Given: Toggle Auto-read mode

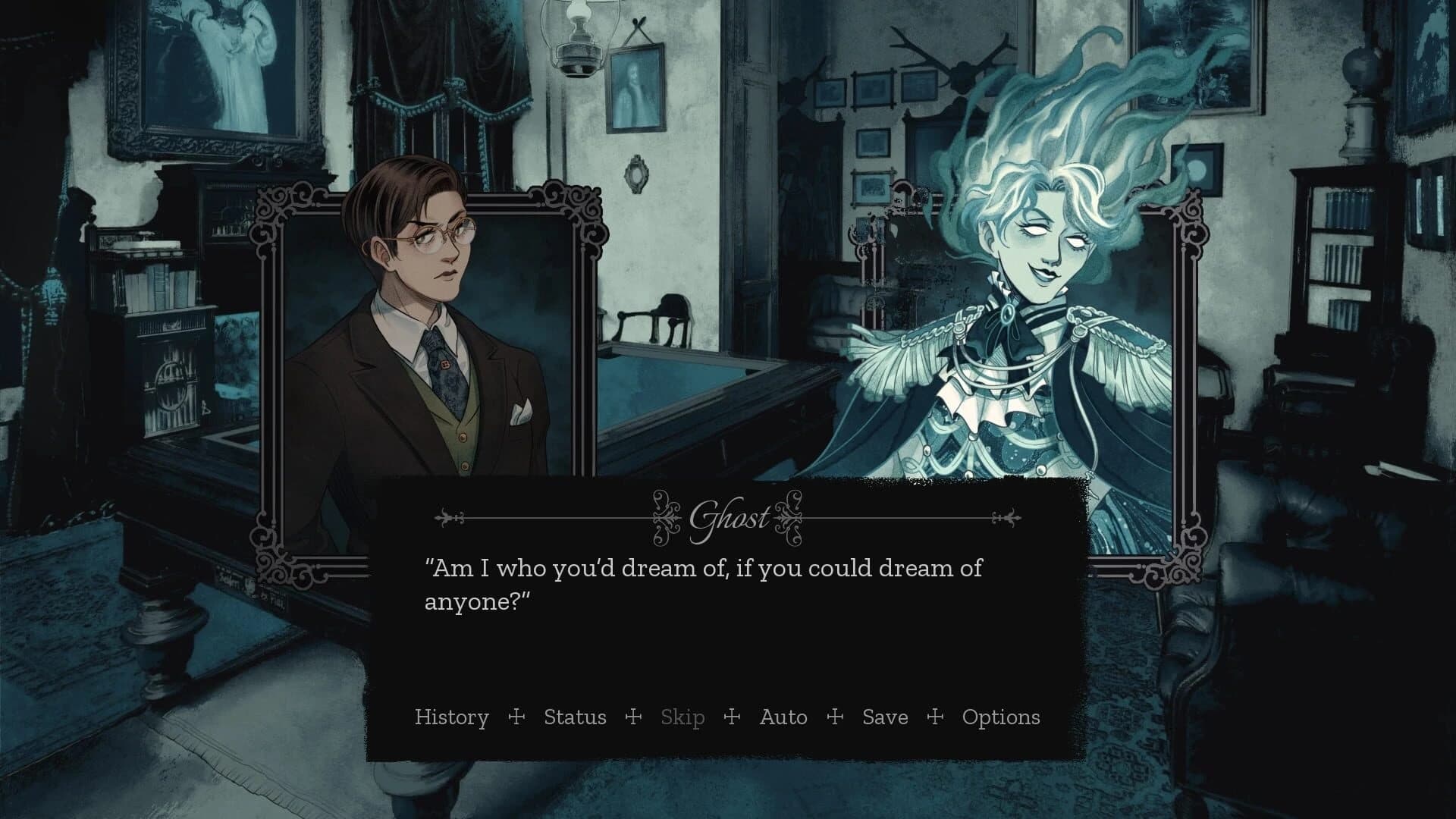Looking at the screenshot, I should coord(783,717).
